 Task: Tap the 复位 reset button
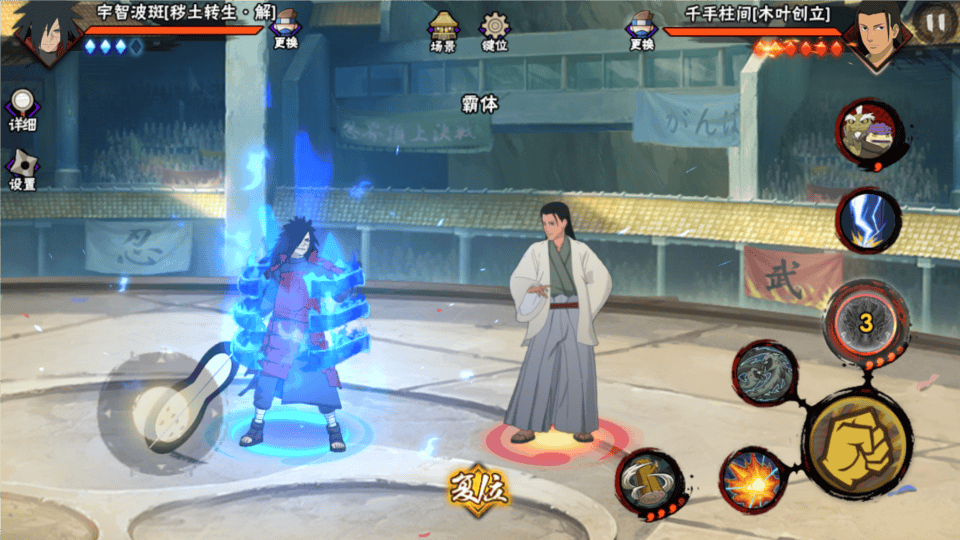tap(479, 489)
